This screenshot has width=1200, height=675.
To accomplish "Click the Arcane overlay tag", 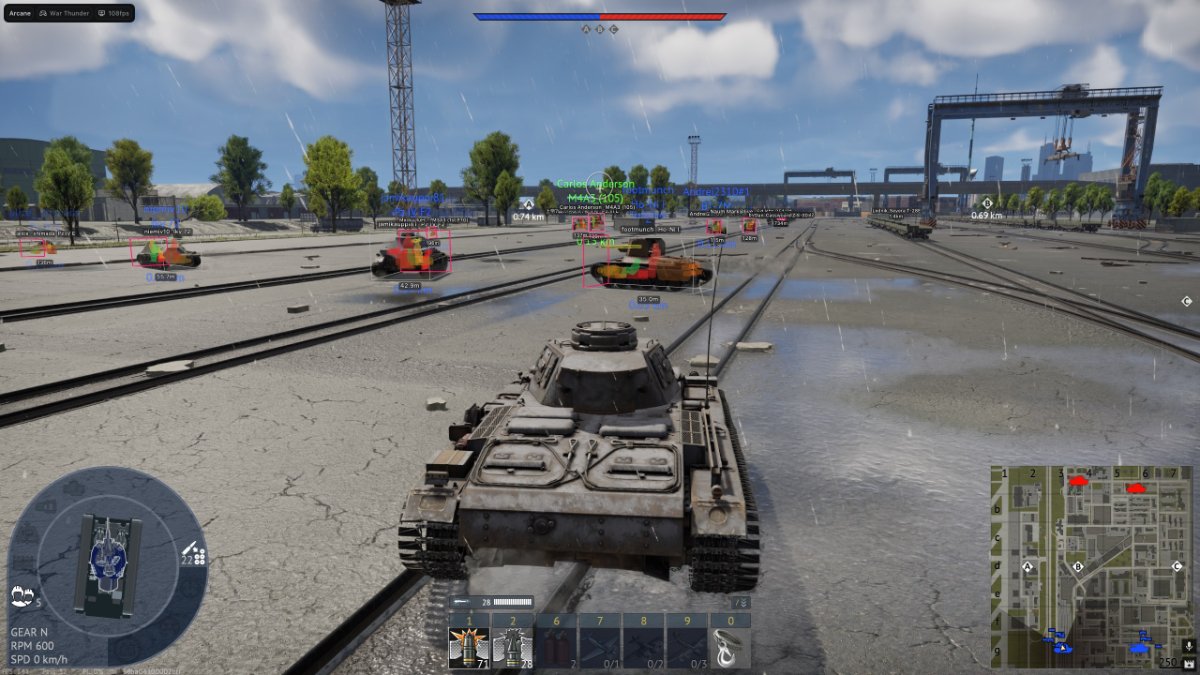I will click(19, 13).
